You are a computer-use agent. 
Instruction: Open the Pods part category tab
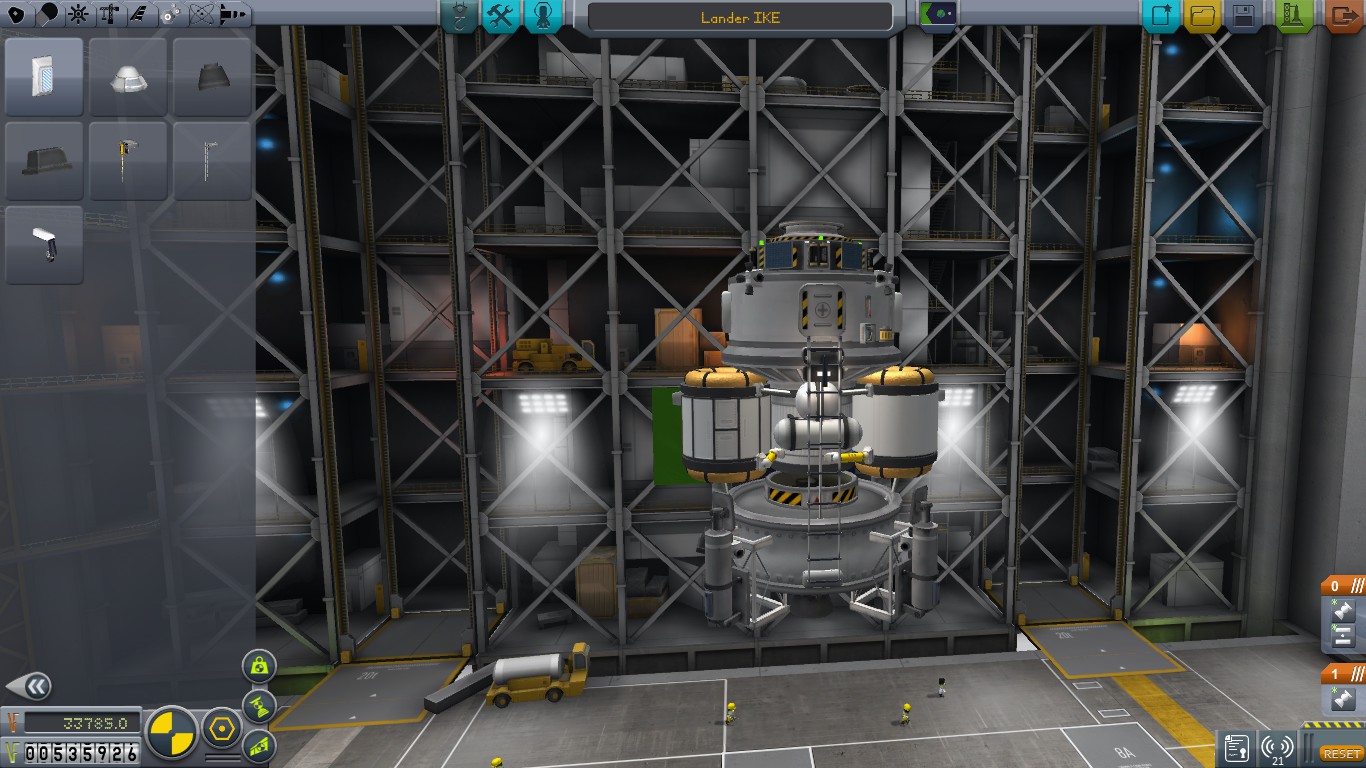pyautogui.click(x=17, y=14)
